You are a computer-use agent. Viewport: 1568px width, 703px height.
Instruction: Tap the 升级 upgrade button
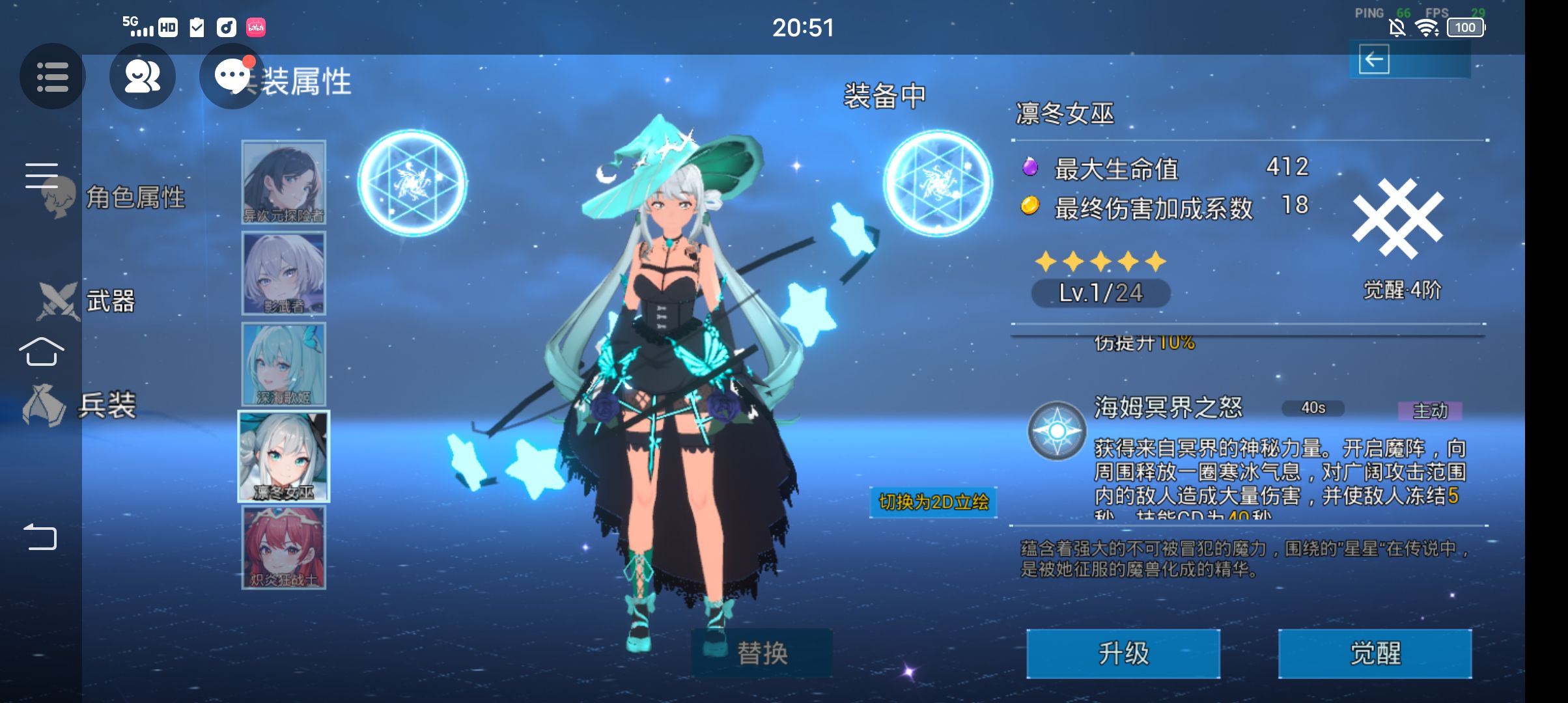pos(1123,654)
